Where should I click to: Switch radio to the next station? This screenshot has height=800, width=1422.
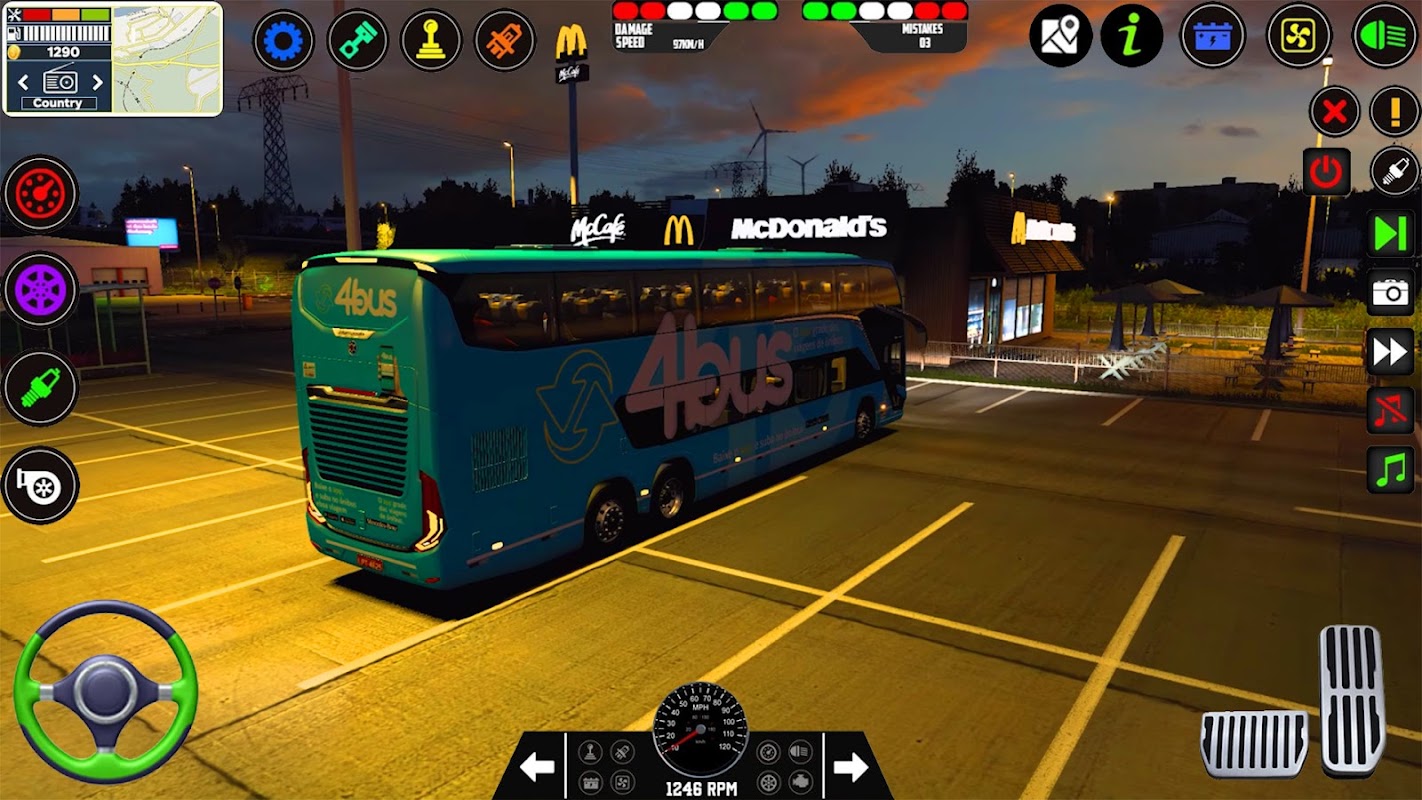97,82
